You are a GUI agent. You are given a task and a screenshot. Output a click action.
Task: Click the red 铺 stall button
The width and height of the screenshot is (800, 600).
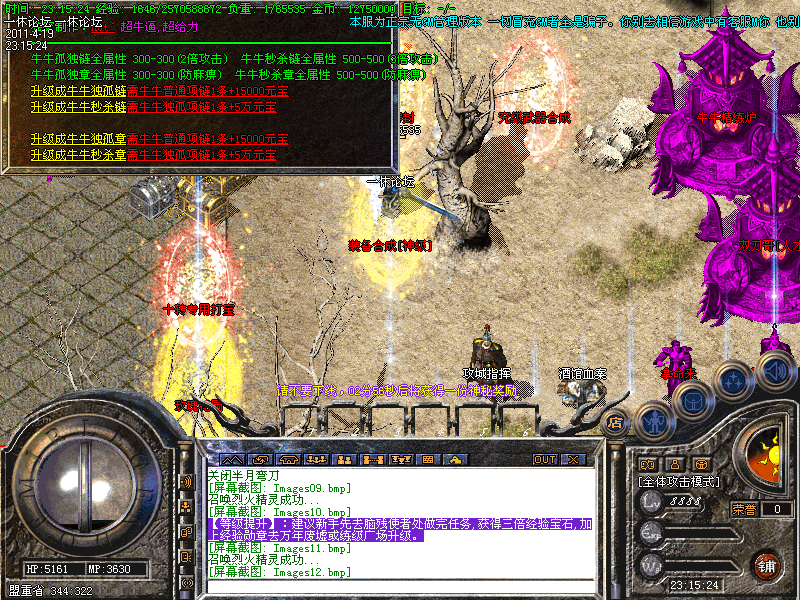tap(766, 566)
